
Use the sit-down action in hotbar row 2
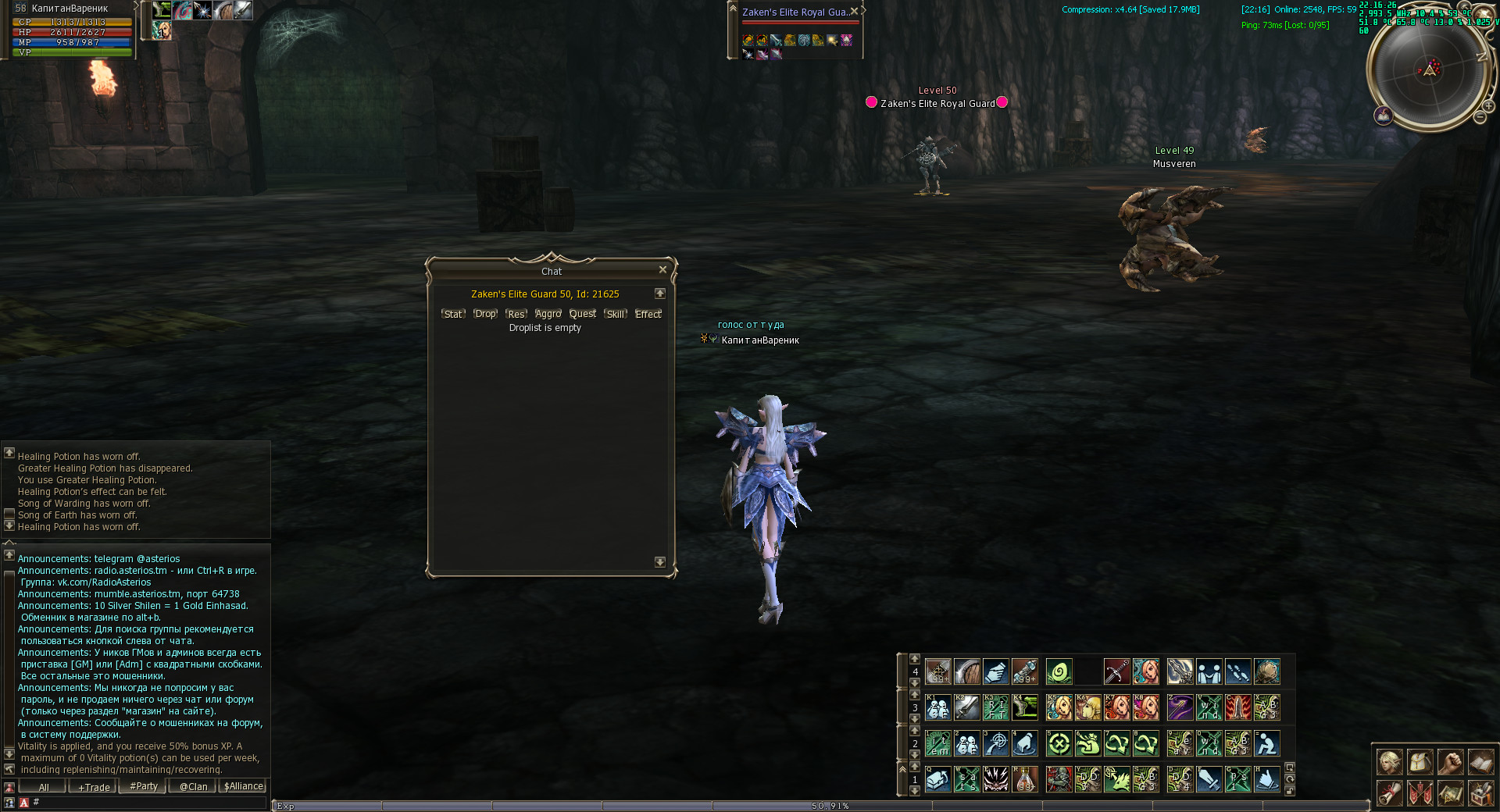[x=1266, y=744]
